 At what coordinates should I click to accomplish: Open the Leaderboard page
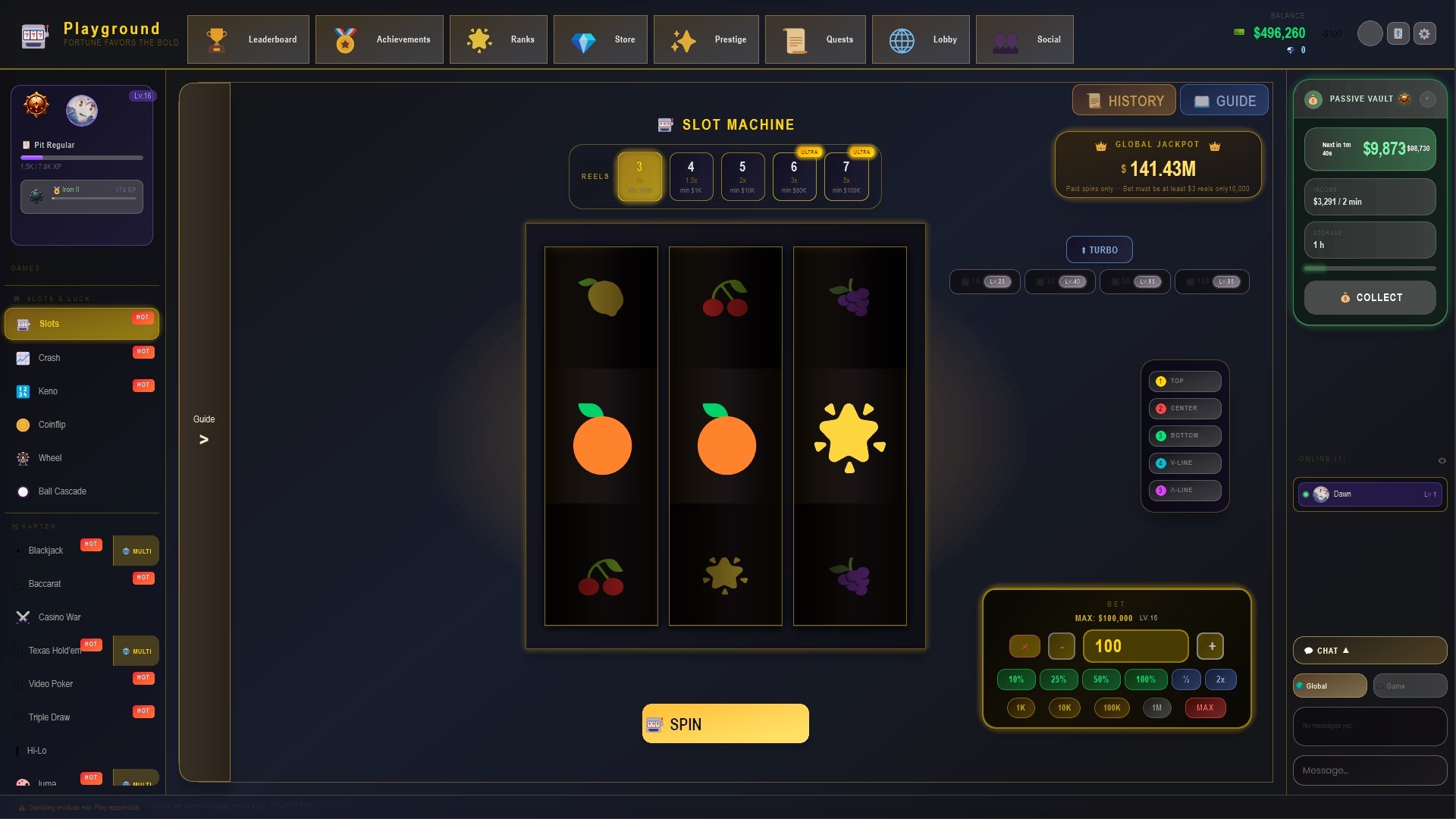pyautogui.click(x=248, y=39)
